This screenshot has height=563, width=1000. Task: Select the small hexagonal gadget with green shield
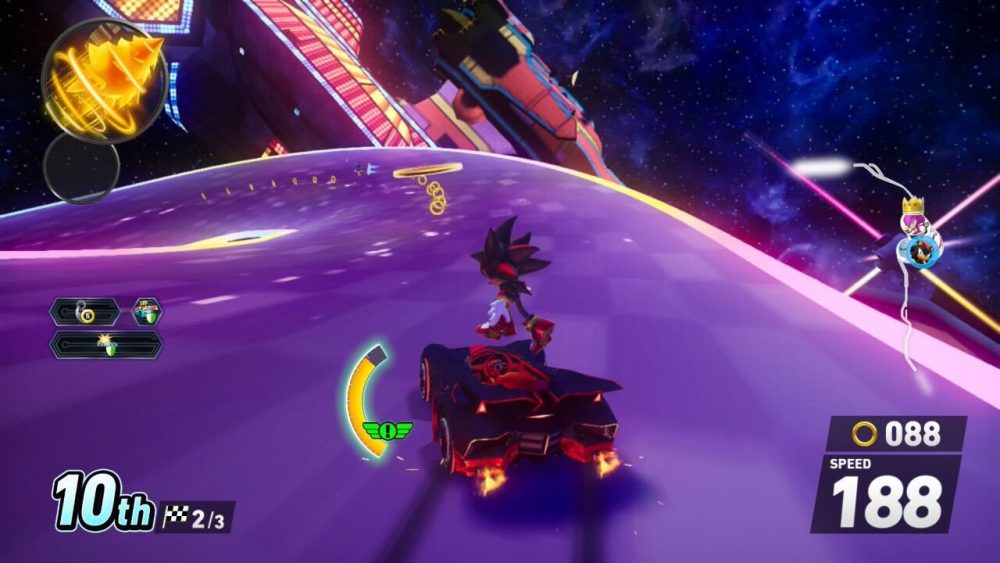(x=147, y=312)
